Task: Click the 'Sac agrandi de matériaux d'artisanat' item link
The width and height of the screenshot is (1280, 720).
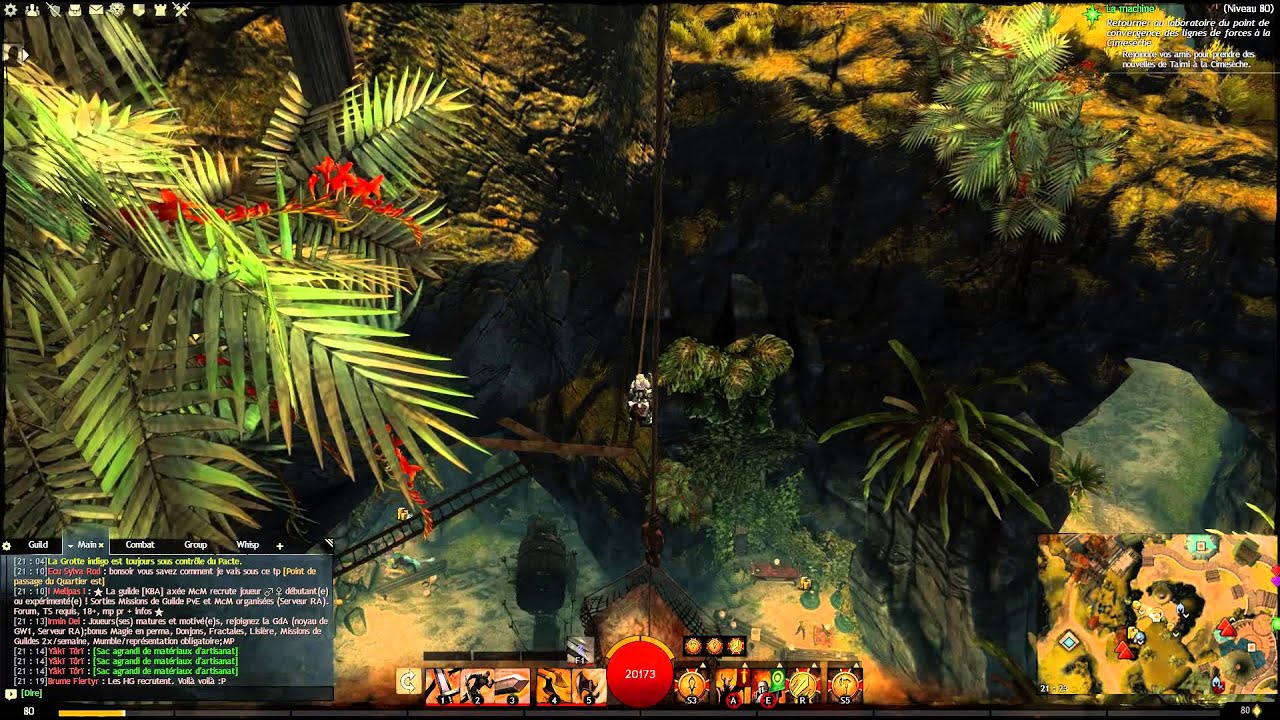Action: (165, 651)
